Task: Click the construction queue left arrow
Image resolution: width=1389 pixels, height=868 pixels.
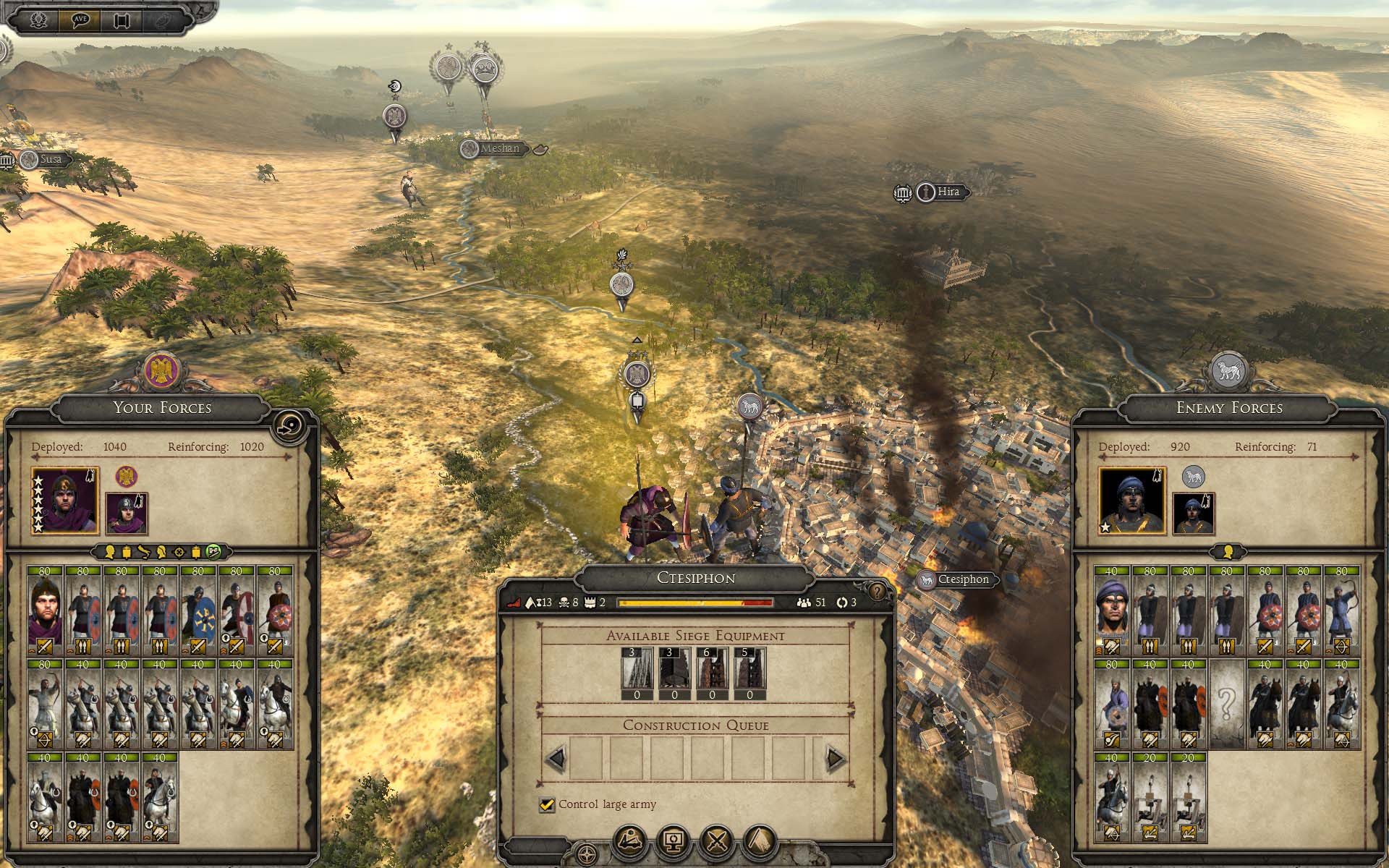Action: [x=556, y=759]
